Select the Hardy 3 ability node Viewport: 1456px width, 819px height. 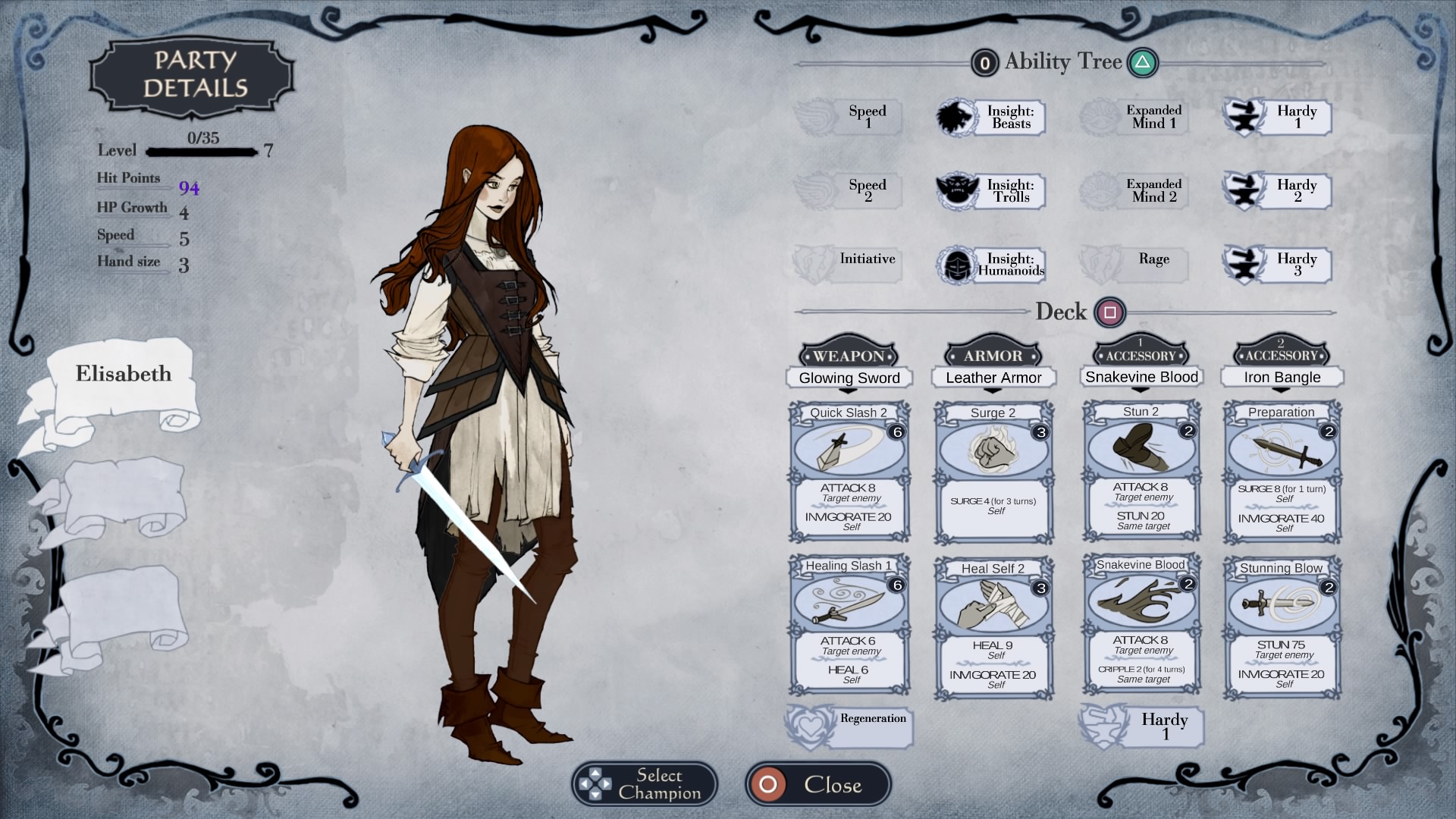pyautogui.click(x=1279, y=265)
